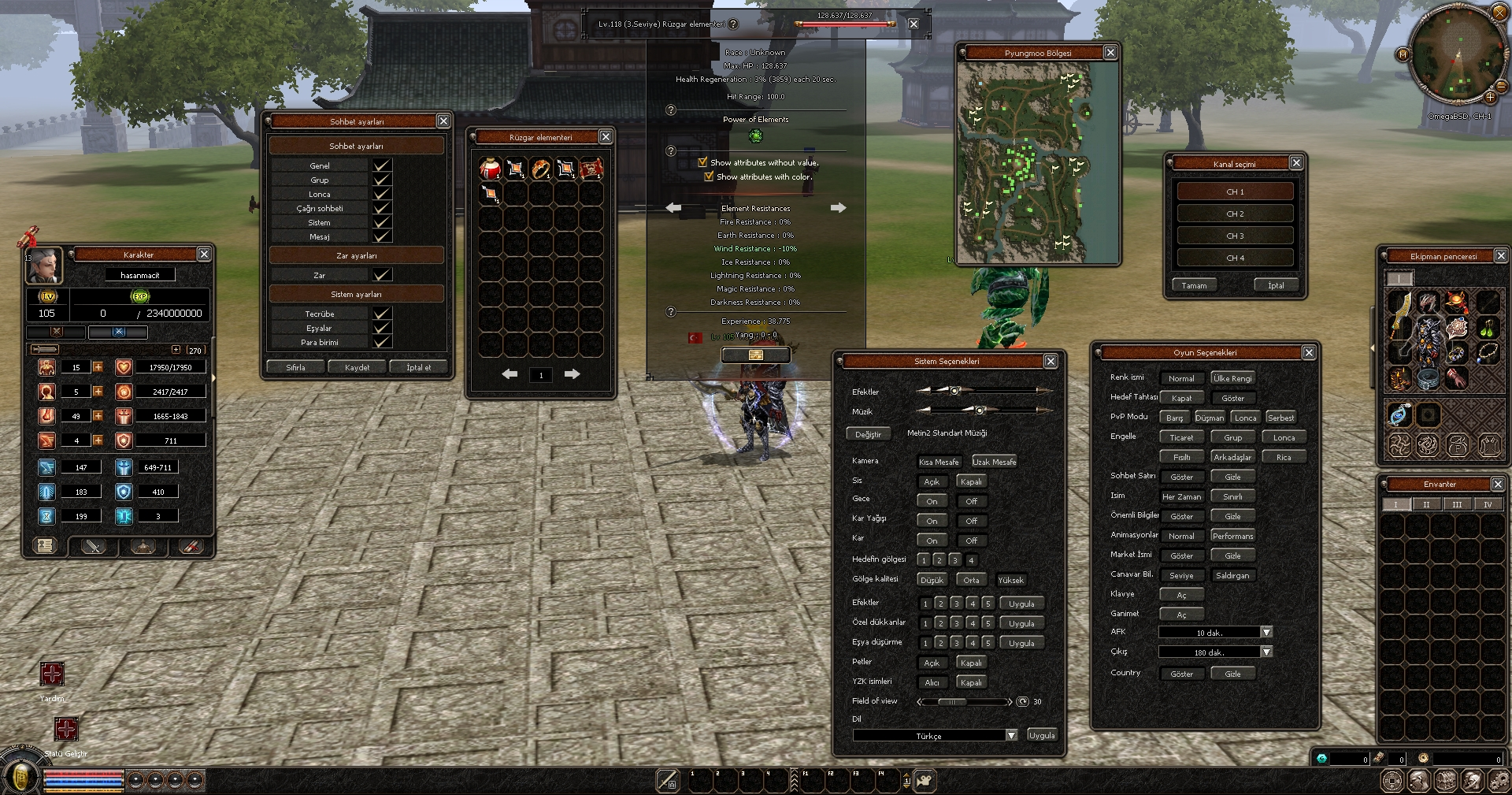Click the Değiştir music button
The width and height of the screenshot is (1512, 795).
[868, 434]
